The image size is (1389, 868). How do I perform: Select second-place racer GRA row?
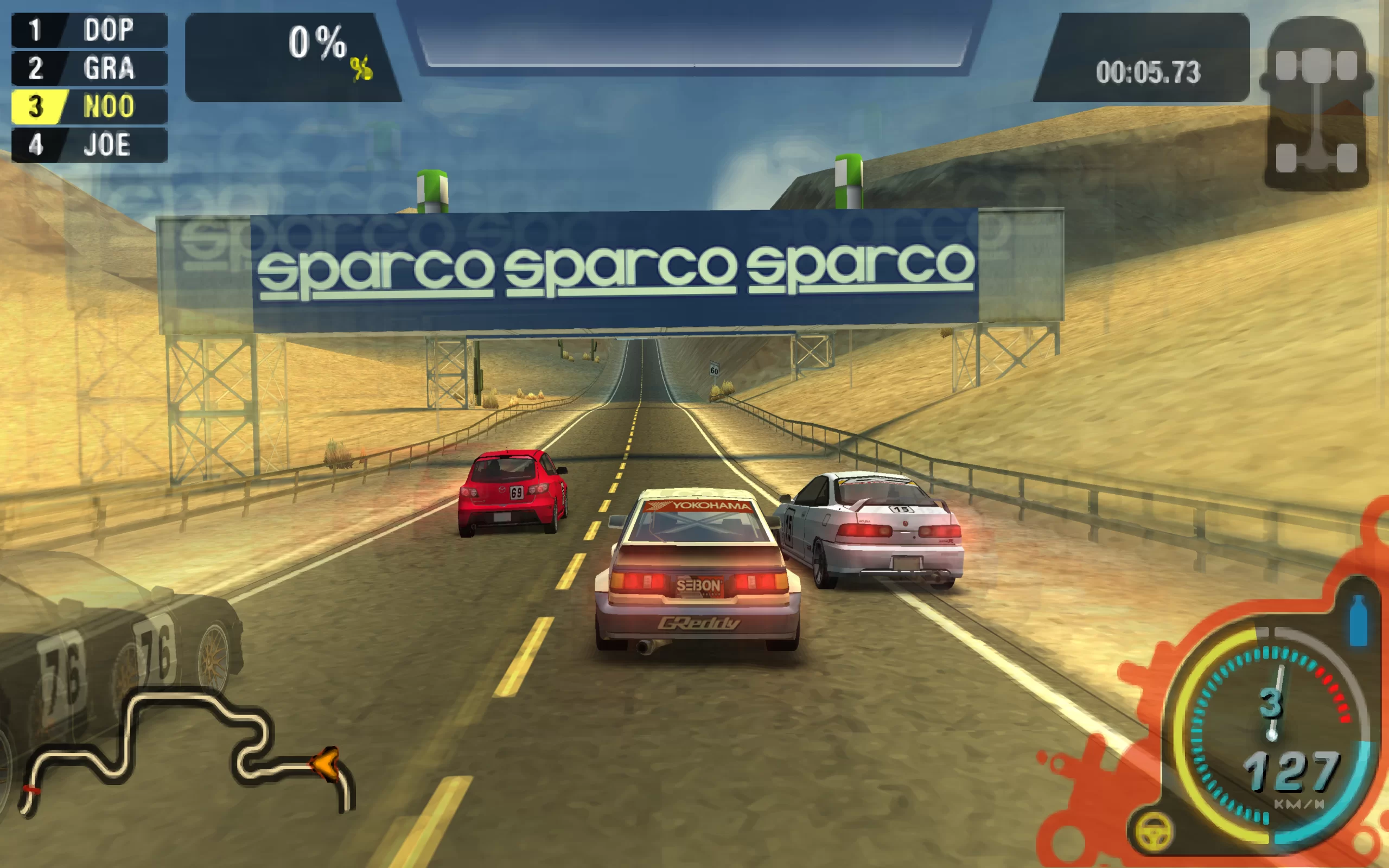coord(90,68)
